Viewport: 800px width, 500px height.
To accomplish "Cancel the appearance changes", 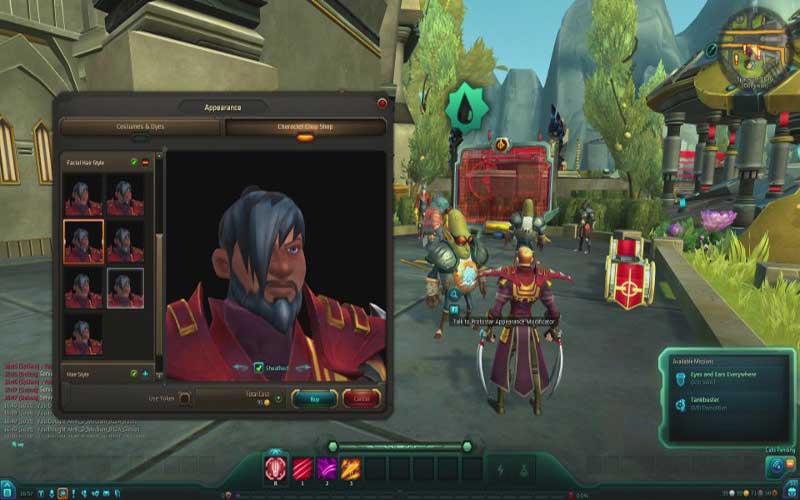I will click(361, 398).
